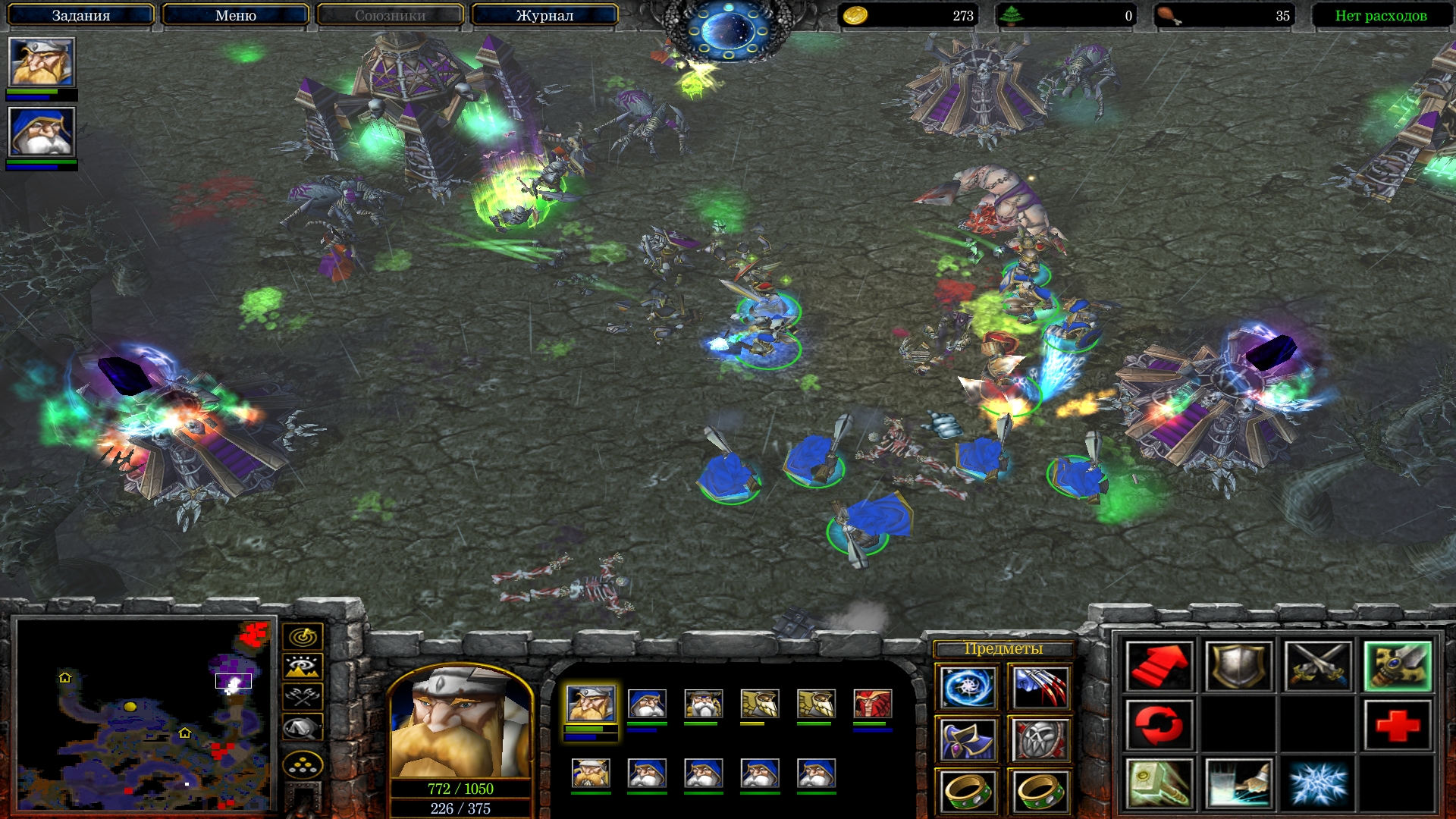The width and height of the screenshot is (1456, 819).
Task: Select the purple cloak inventory item
Action: [x=967, y=739]
